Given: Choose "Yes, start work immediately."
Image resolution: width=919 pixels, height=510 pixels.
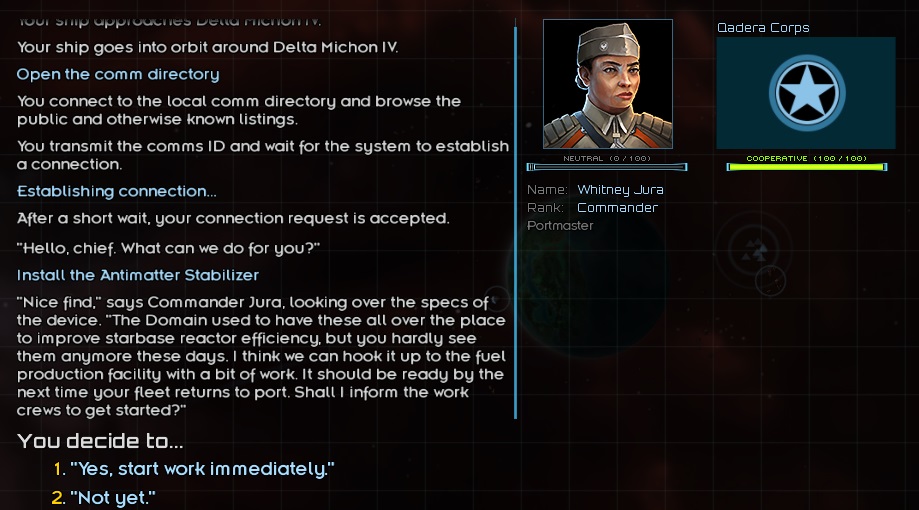Looking at the screenshot, I should (202, 469).
